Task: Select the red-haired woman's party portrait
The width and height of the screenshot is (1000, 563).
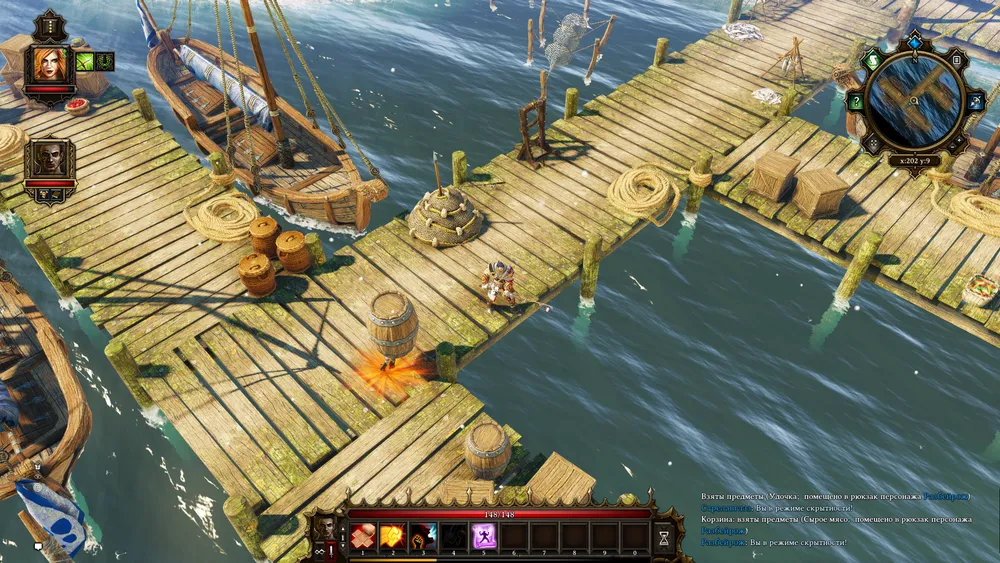Action: click(48, 65)
